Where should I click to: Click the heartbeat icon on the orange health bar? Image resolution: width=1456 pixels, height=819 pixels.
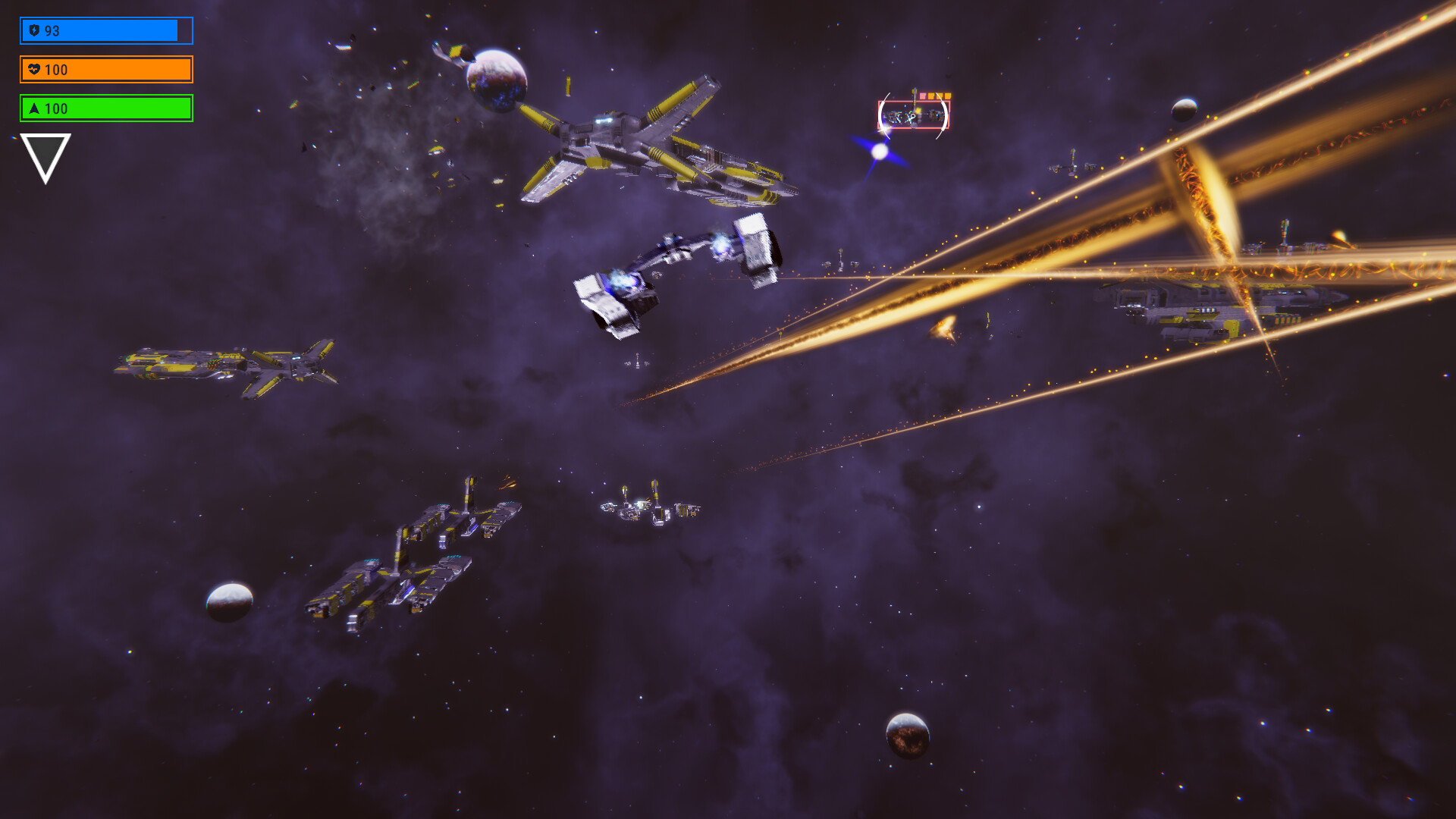point(34,70)
